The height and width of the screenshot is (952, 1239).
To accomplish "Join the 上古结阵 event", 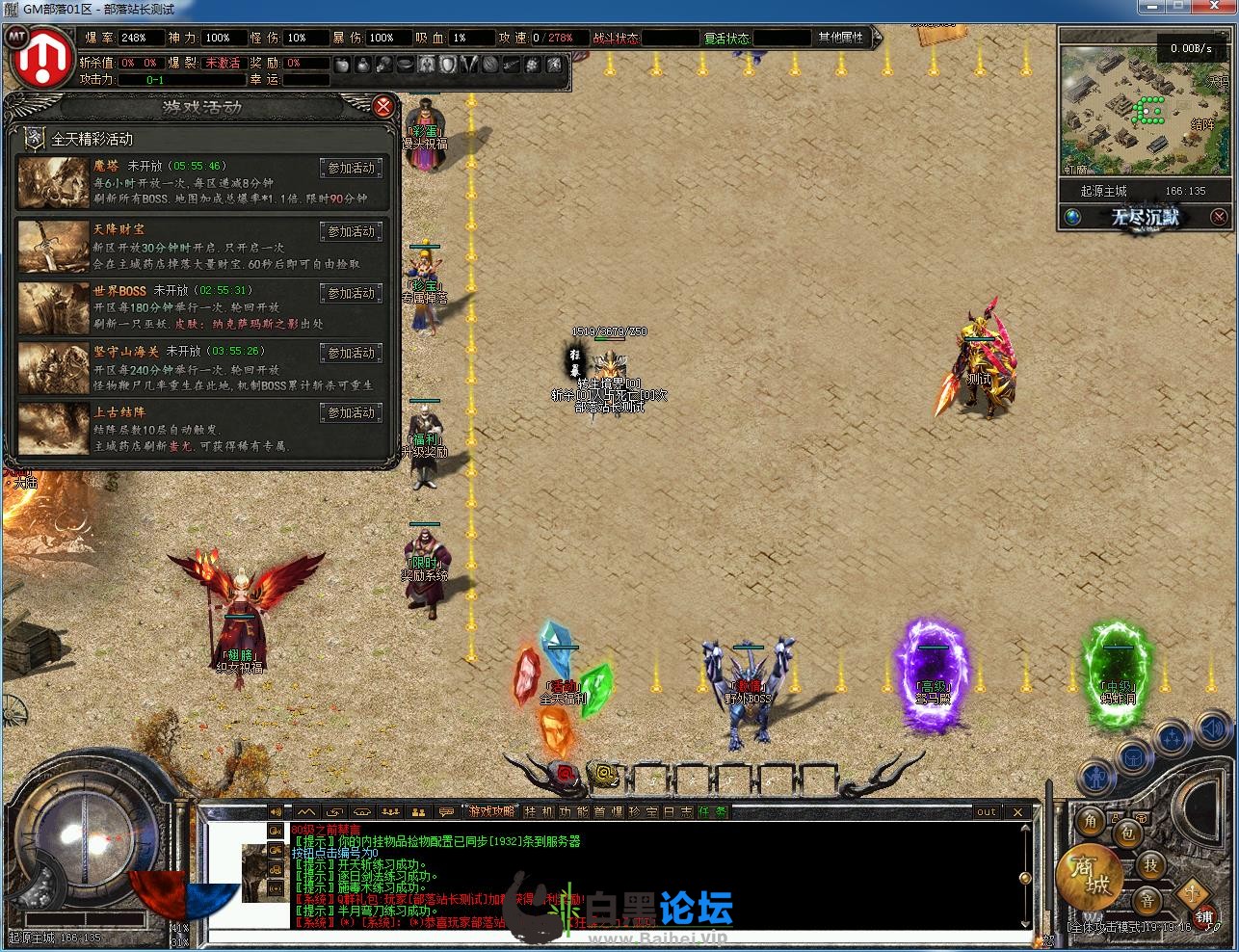I will click(x=351, y=413).
